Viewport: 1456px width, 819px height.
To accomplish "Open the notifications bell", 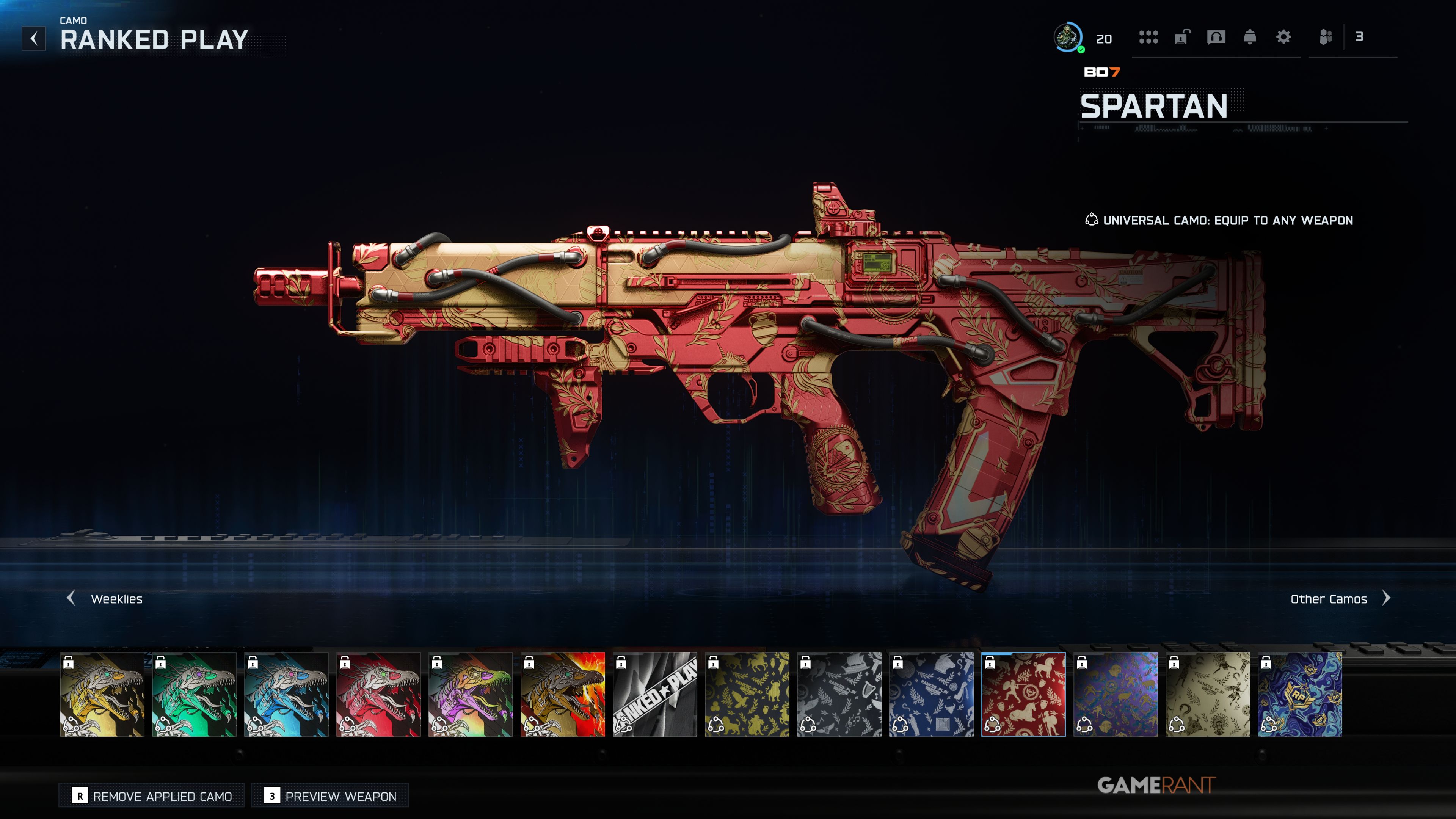I will [x=1250, y=37].
